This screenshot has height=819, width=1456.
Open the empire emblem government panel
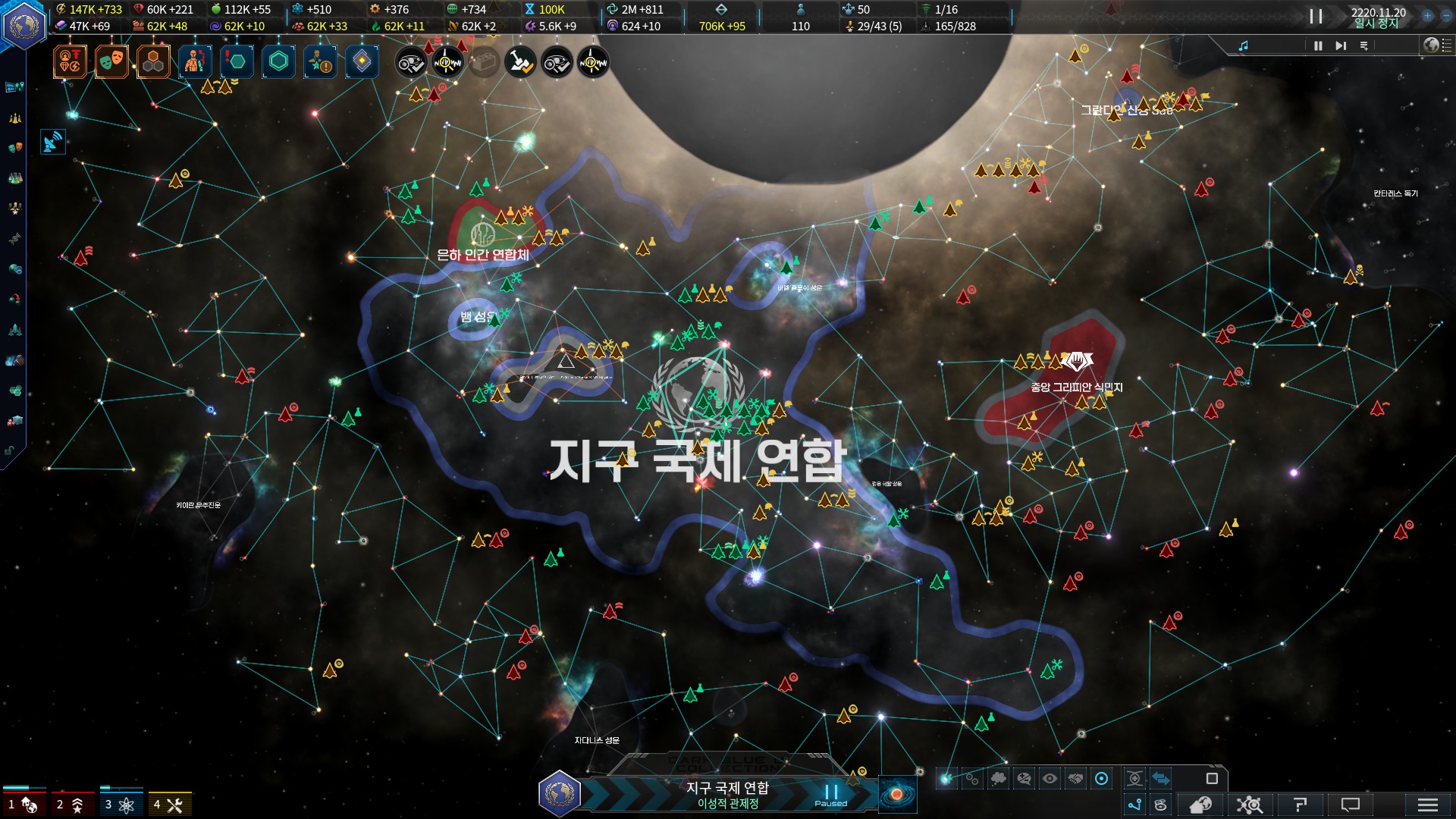[24, 25]
